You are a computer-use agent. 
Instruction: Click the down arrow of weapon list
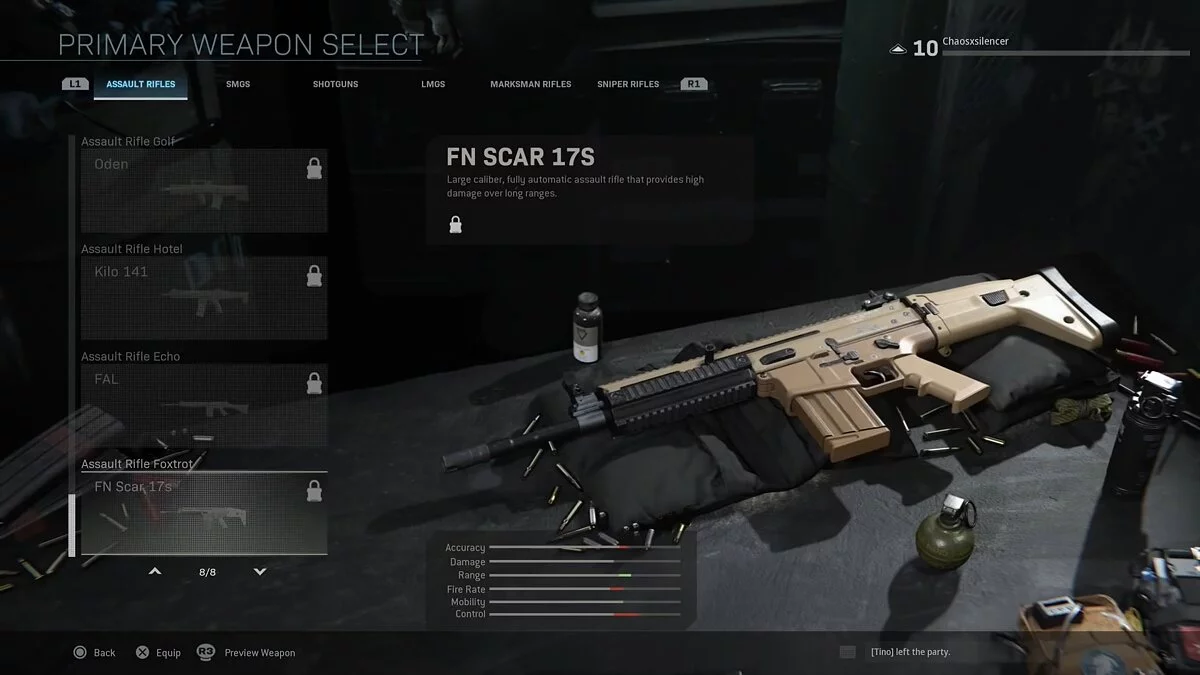tap(260, 572)
